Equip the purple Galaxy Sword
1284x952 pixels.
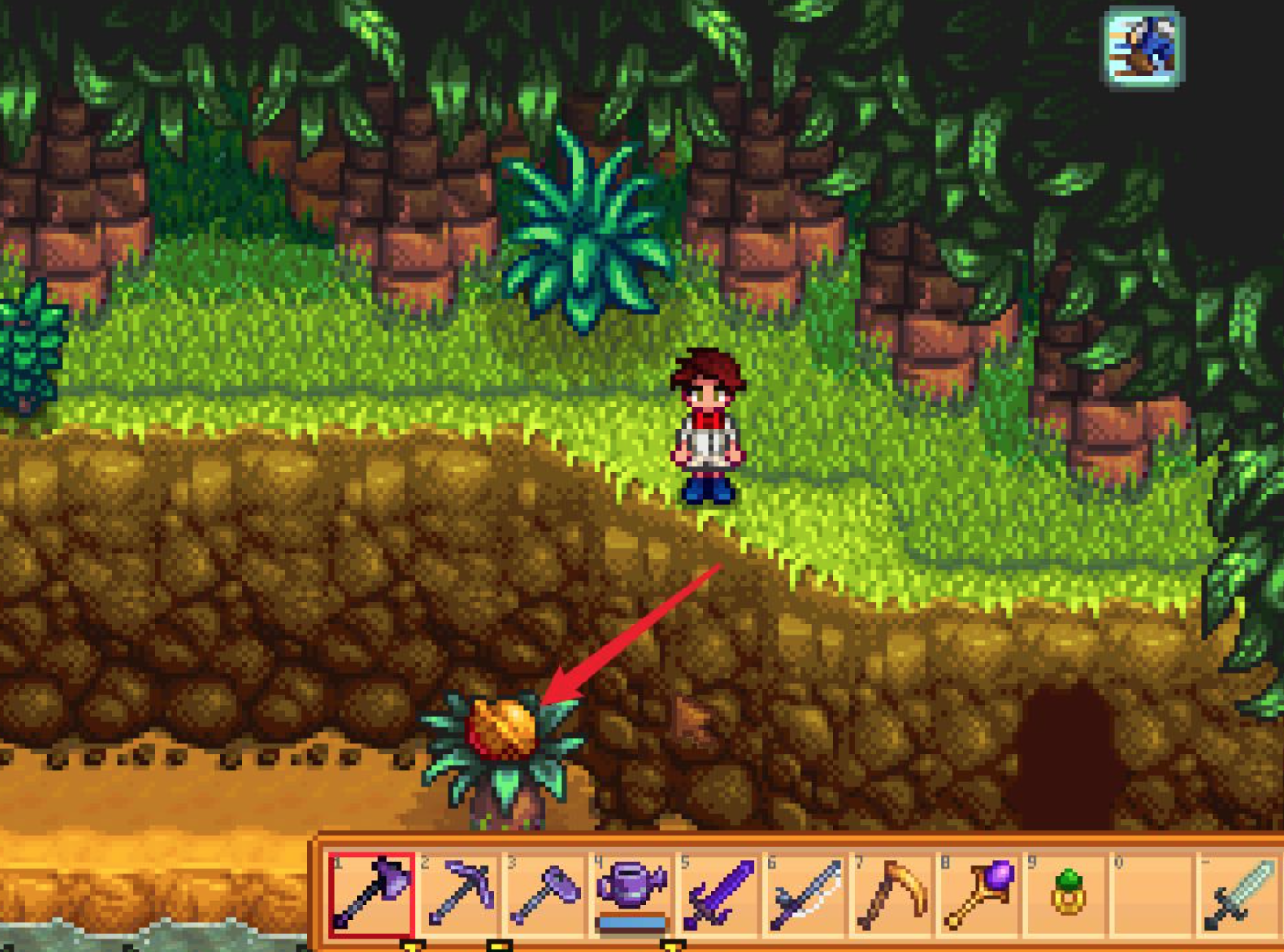point(718,893)
